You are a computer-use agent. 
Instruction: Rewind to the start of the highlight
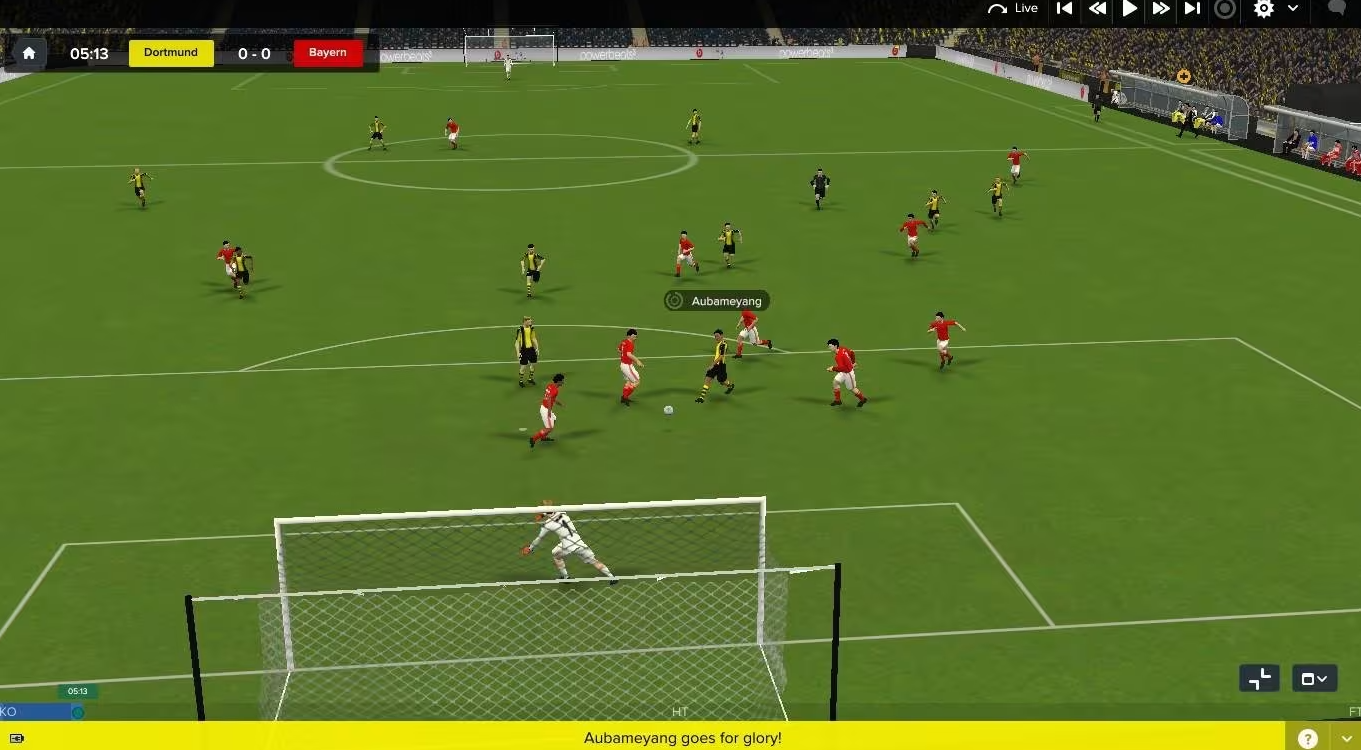tap(1064, 9)
